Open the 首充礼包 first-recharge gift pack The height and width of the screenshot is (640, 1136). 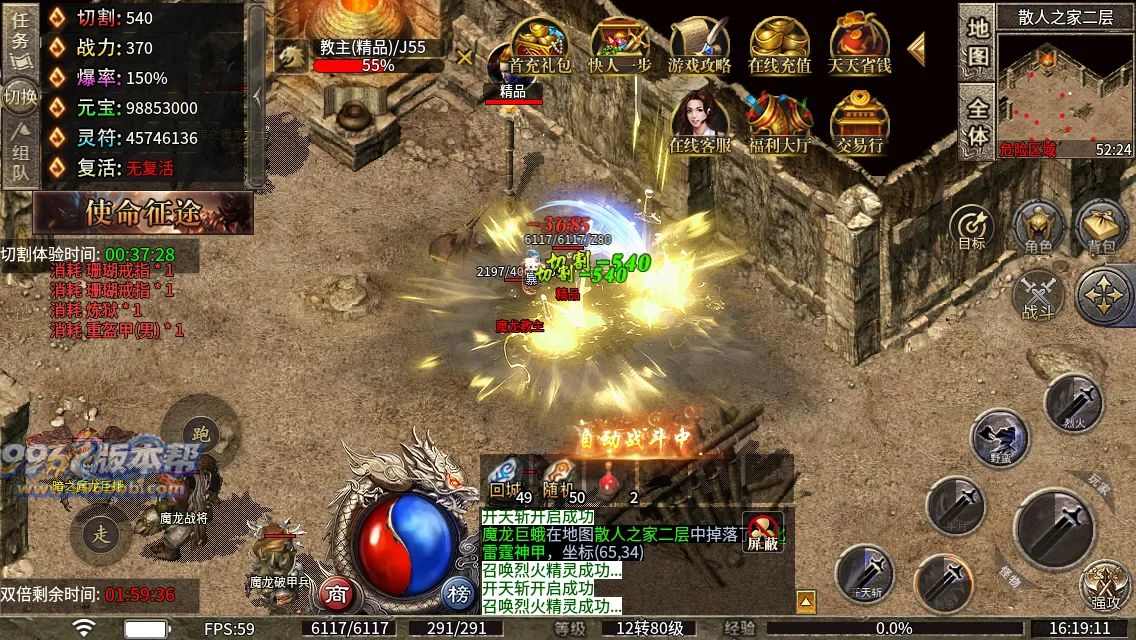click(540, 45)
